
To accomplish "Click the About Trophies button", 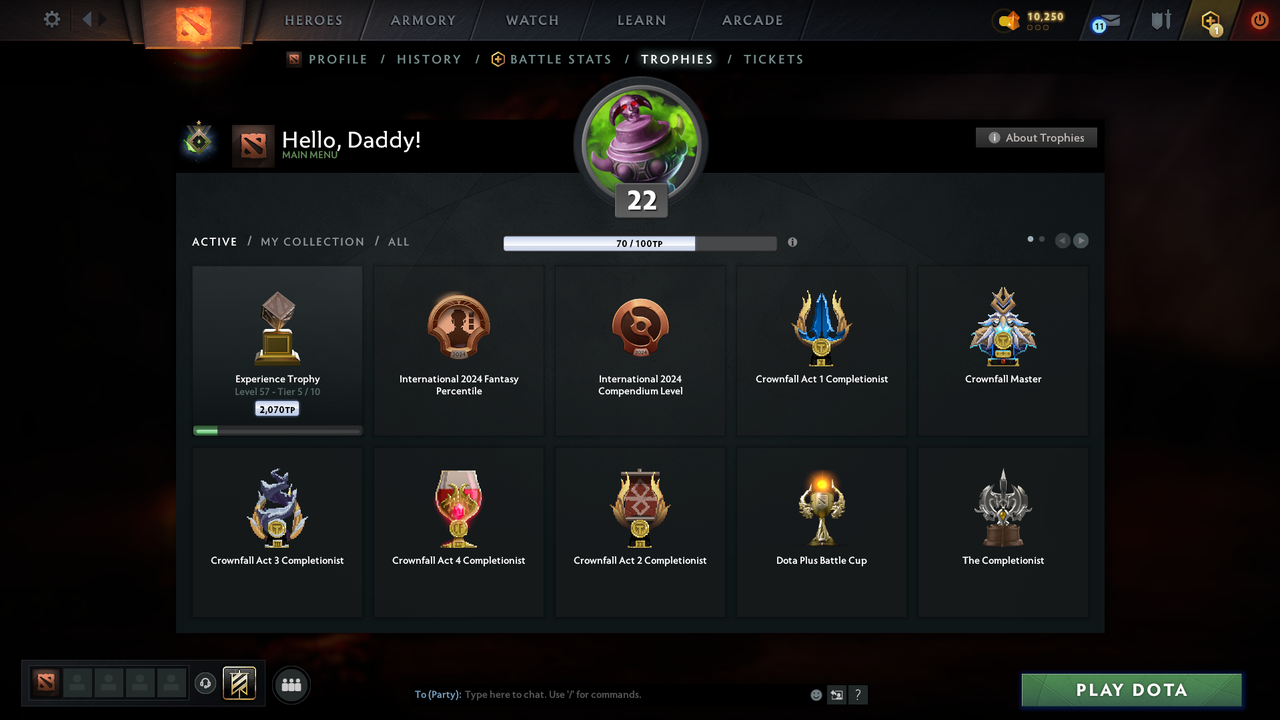I will (1036, 137).
